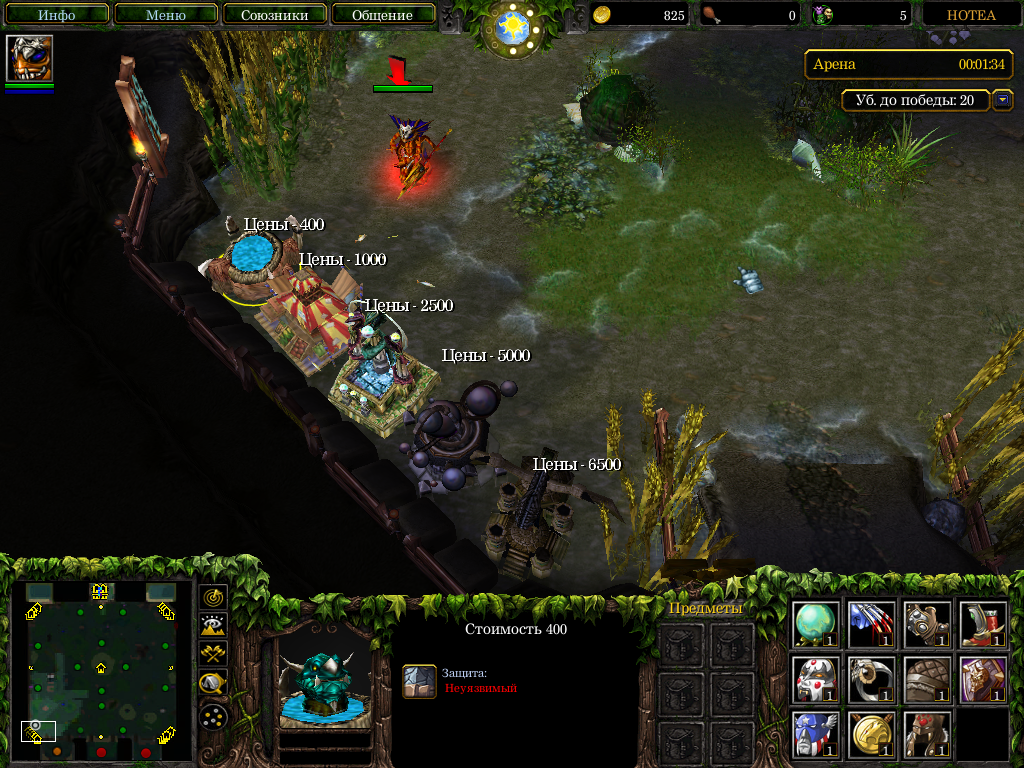Toggle creep camp display on minimap
Screen dimensions: 1024x768
(x=213, y=684)
